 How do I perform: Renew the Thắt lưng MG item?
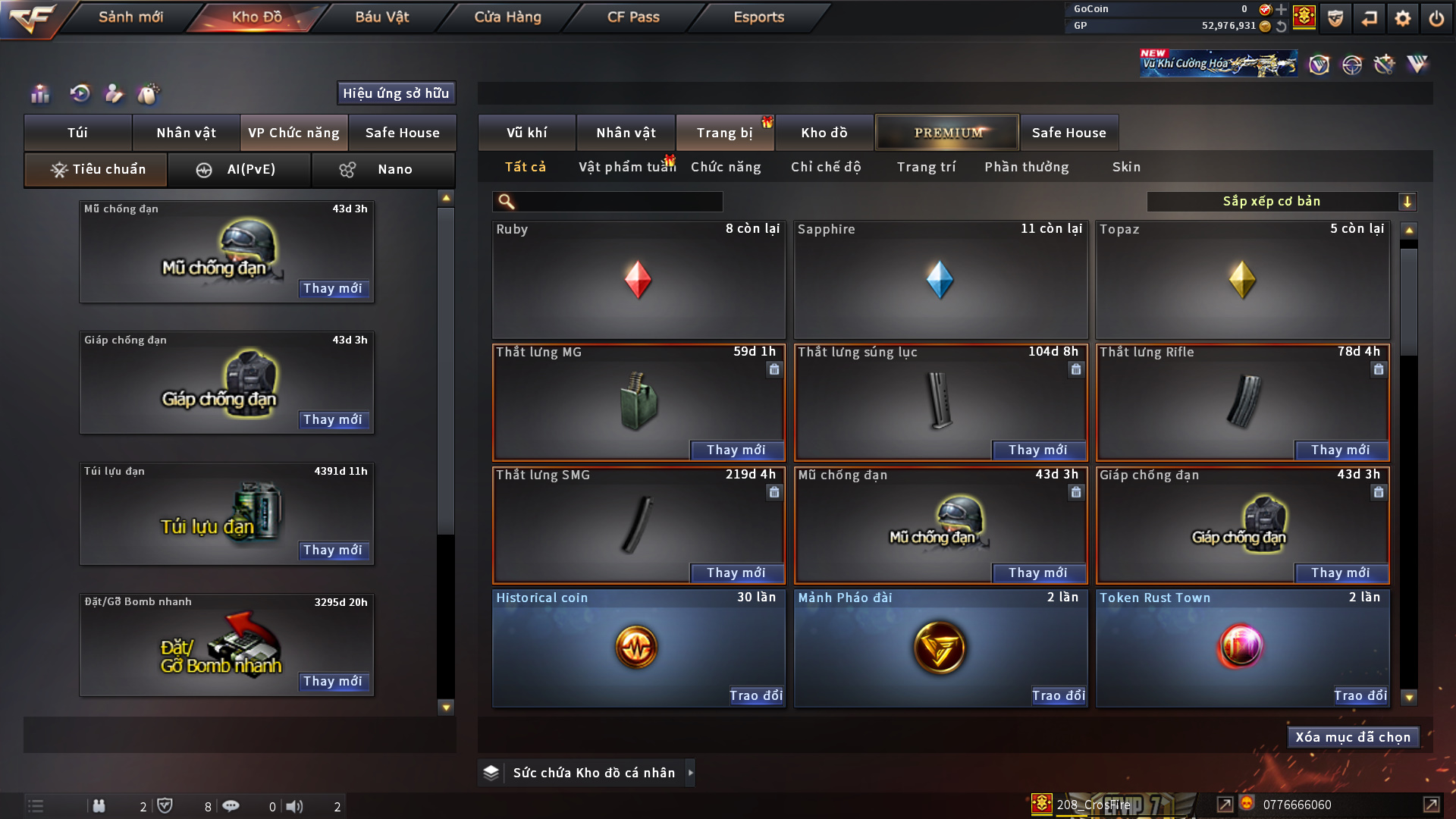click(x=736, y=450)
